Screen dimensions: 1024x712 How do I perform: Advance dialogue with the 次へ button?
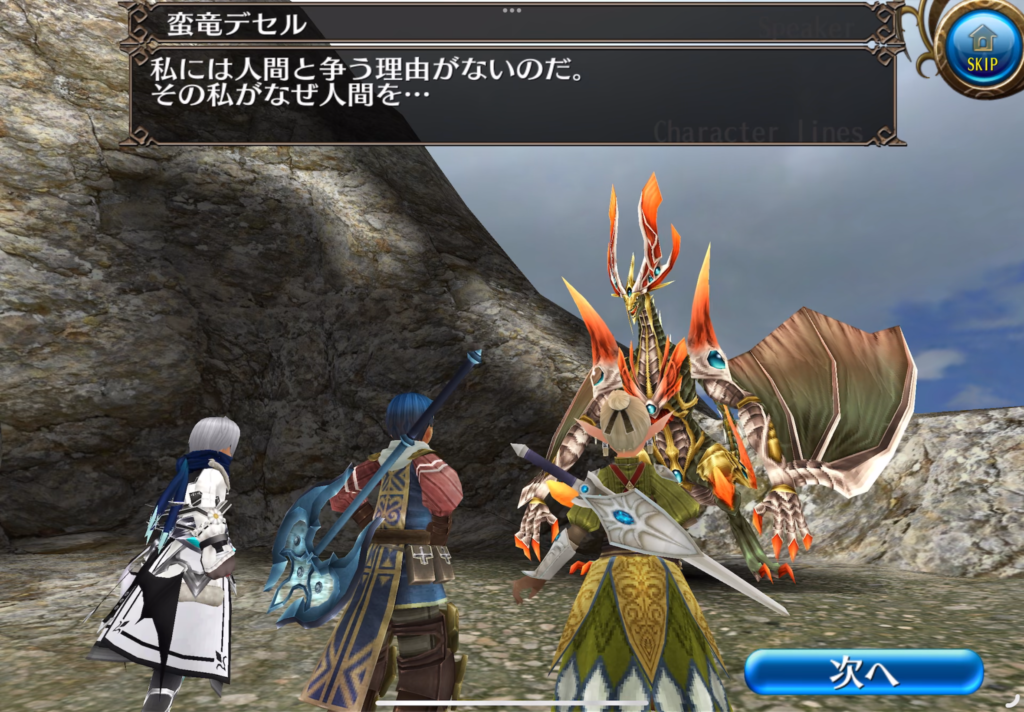(863, 672)
